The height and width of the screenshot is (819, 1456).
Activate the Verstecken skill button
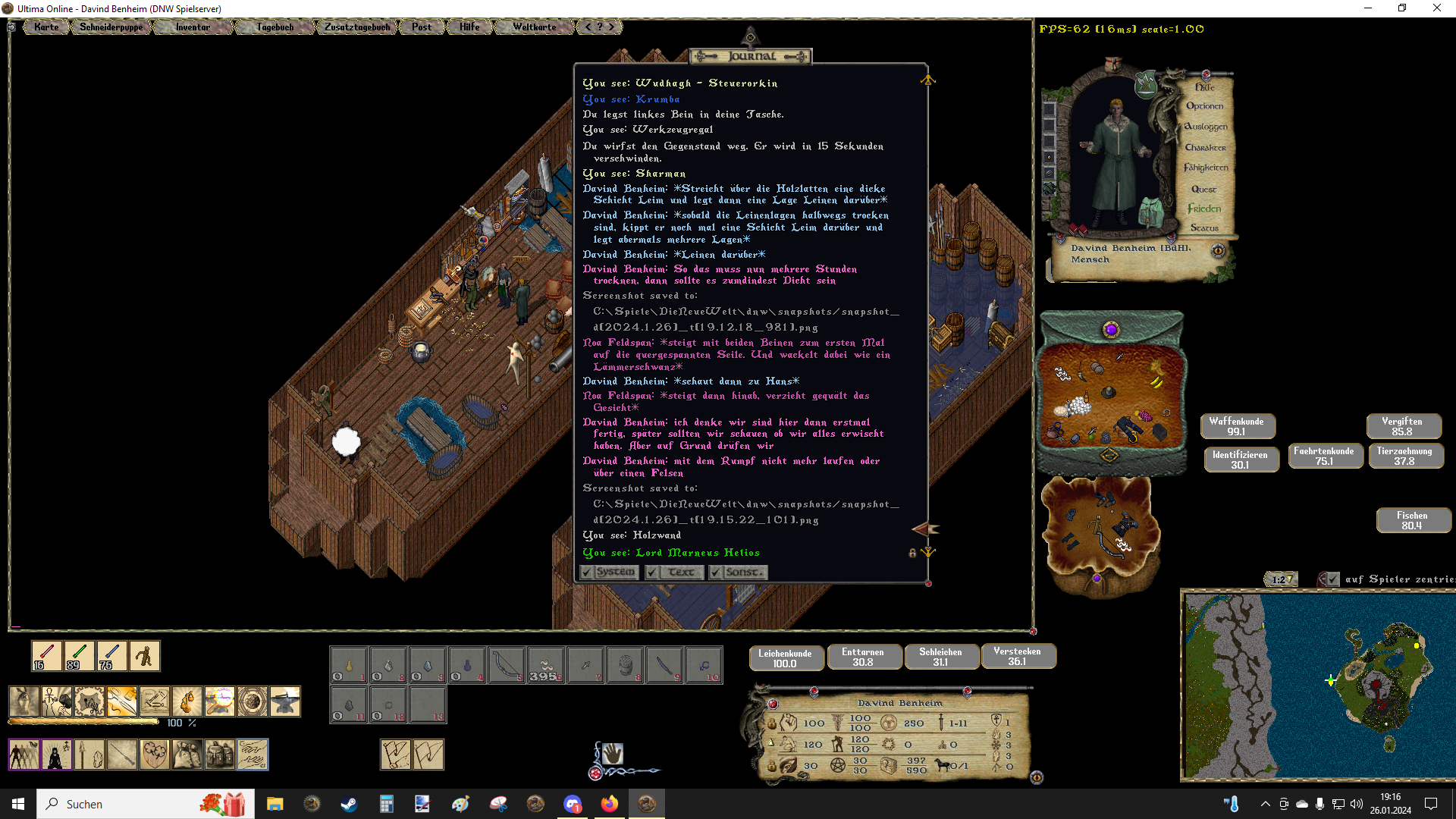pos(1017,656)
